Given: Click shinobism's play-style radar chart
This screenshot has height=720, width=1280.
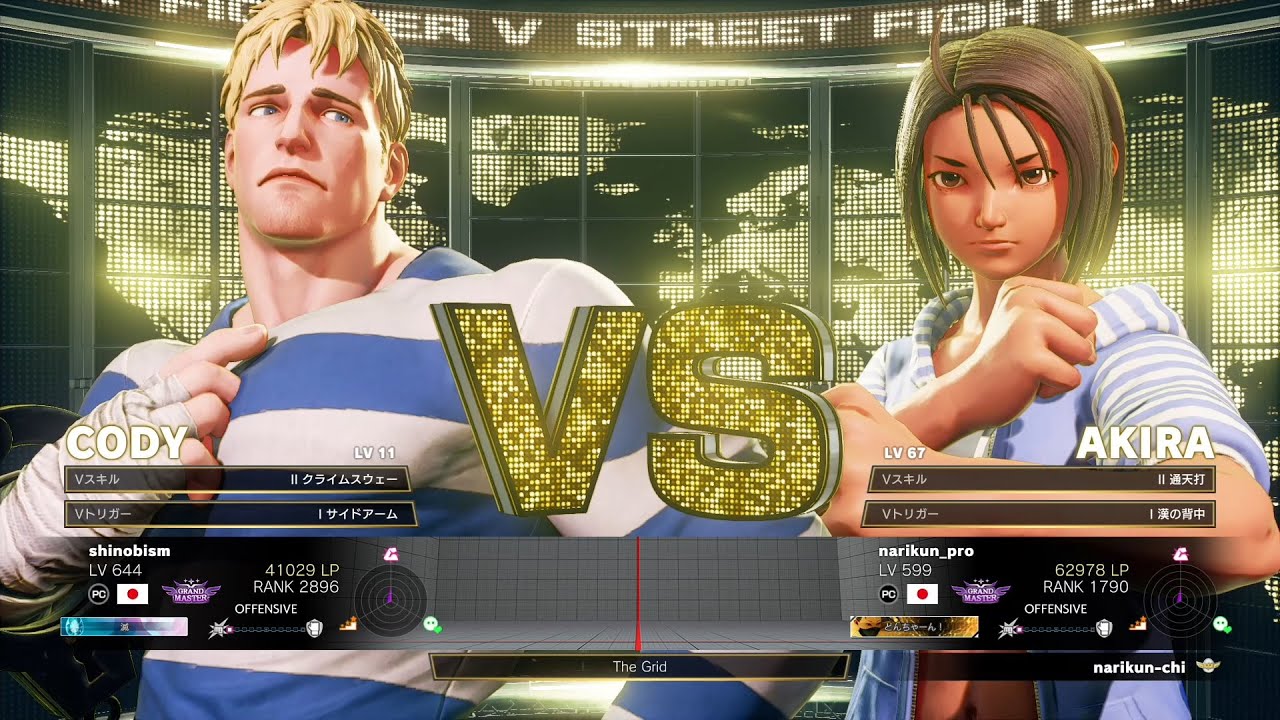Looking at the screenshot, I should pos(389,598).
